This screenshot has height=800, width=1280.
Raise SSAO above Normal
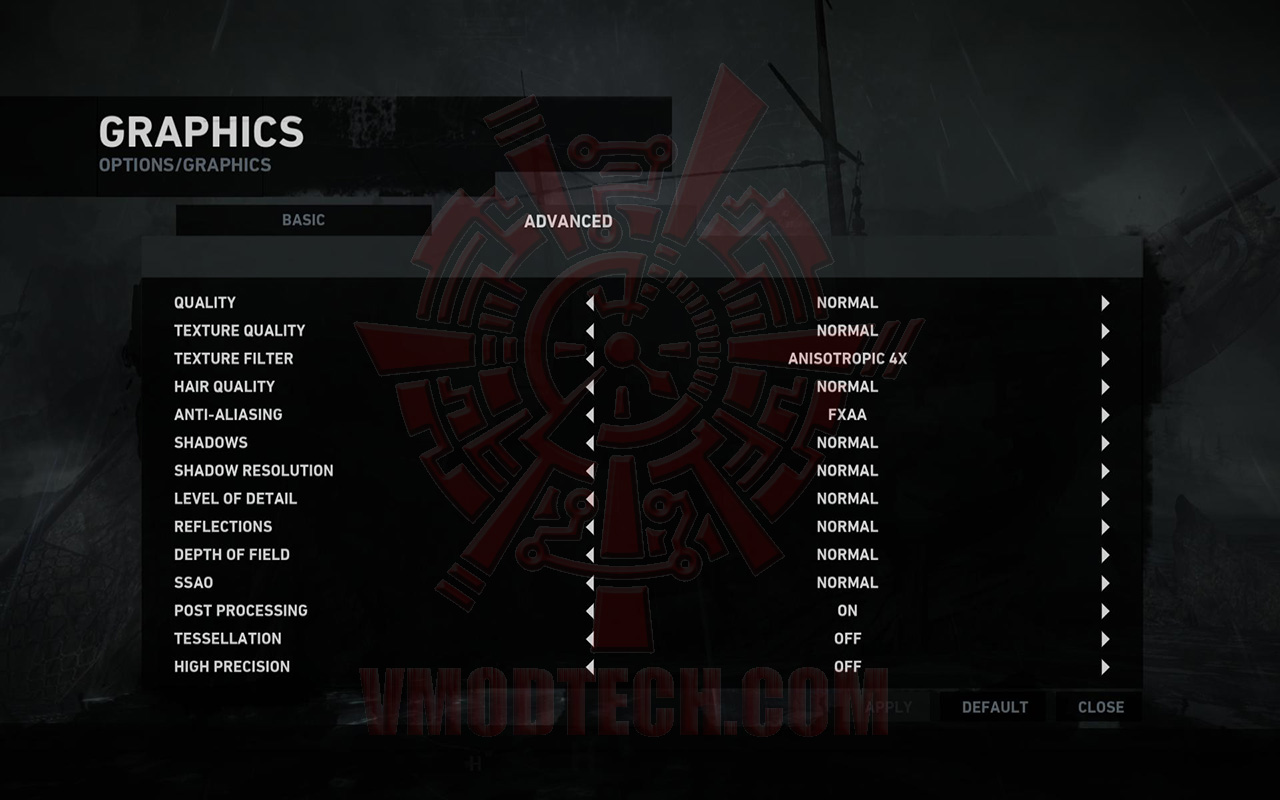pyautogui.click(x=1104, y=582)
